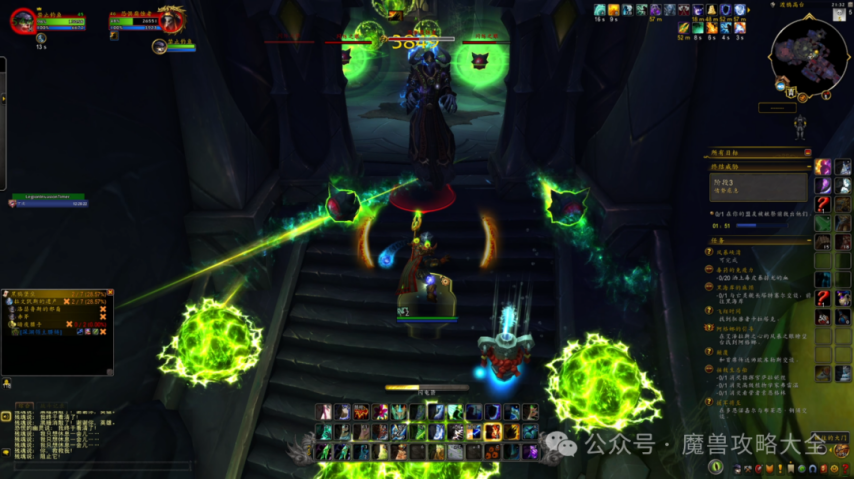Activate the first ability in the top action row

click(325, 412)
